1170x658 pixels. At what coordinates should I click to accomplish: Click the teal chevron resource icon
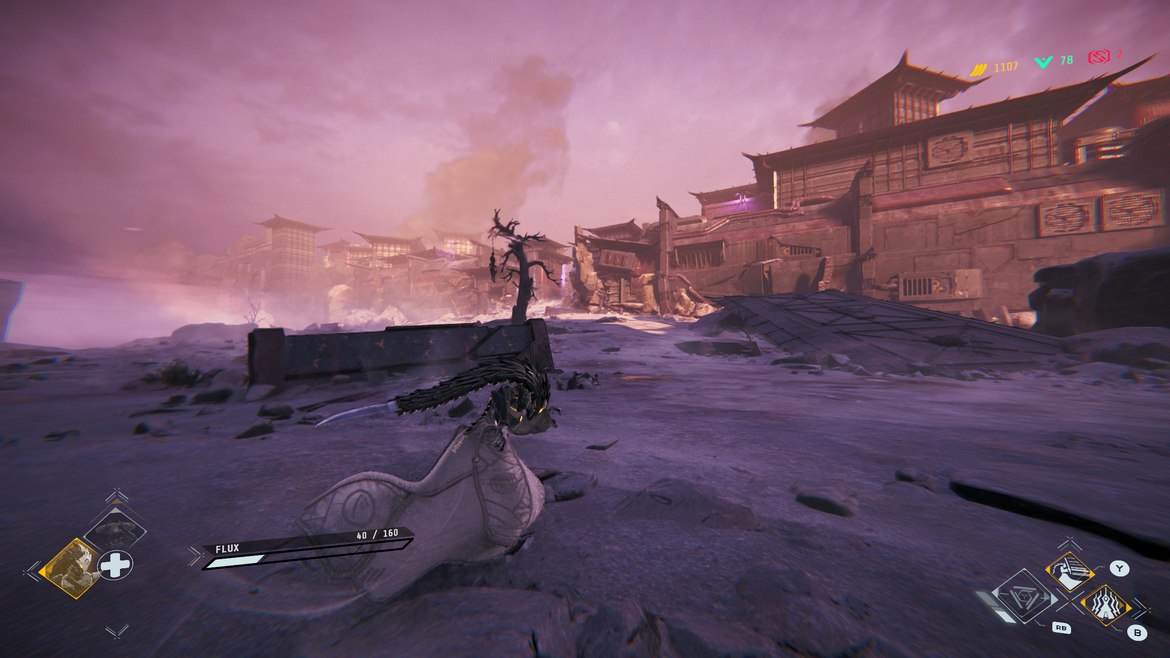point(1044,62)
